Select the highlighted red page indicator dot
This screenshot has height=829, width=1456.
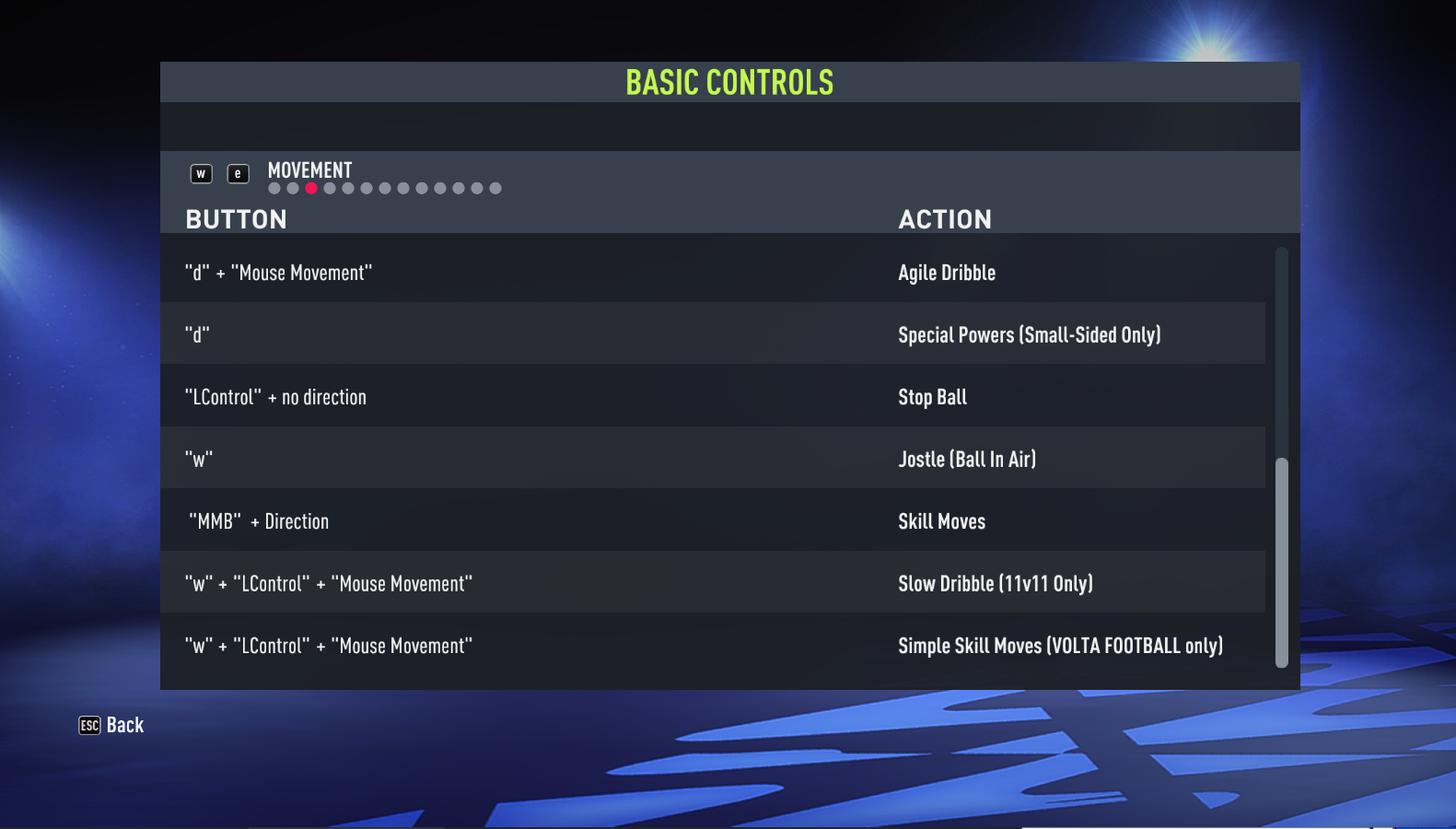(311, 188)
